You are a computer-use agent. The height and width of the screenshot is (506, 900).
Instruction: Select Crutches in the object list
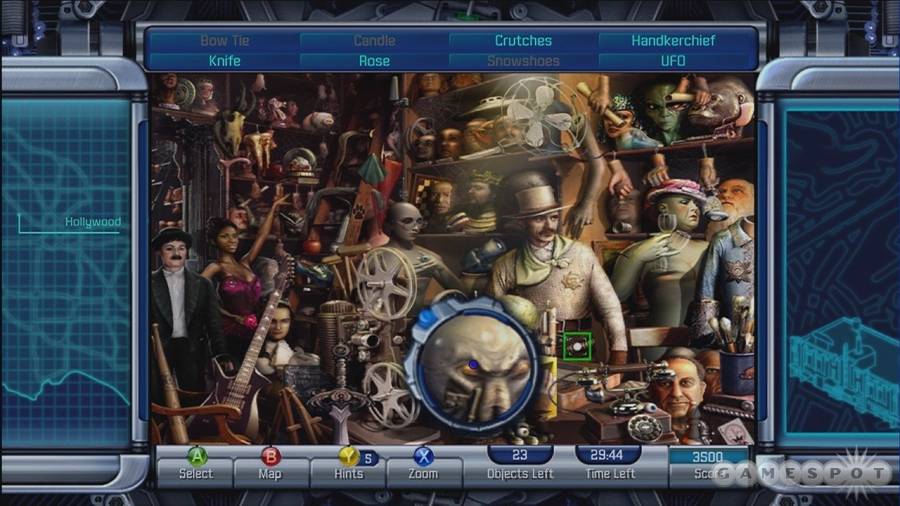point(523,41)
